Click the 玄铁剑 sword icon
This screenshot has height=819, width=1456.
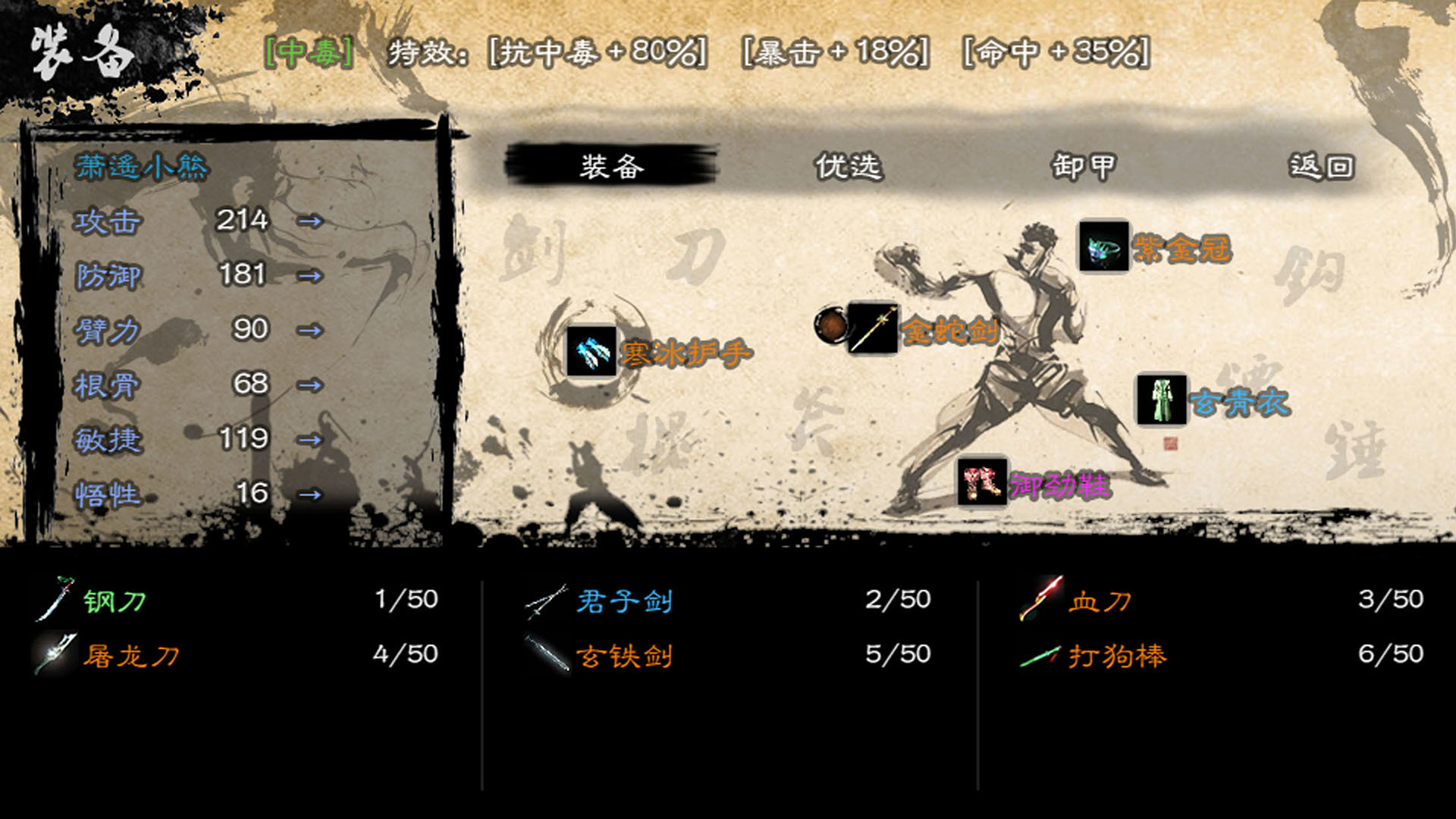pos(548,654)
